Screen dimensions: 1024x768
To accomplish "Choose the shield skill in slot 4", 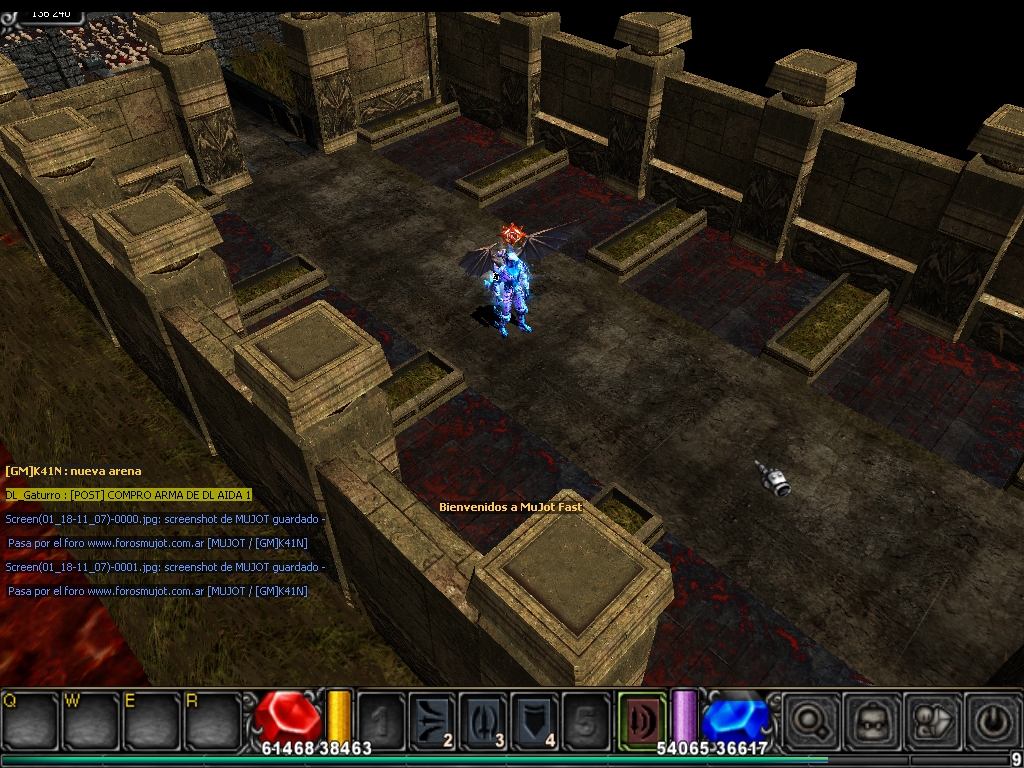I will pos(535,719).
